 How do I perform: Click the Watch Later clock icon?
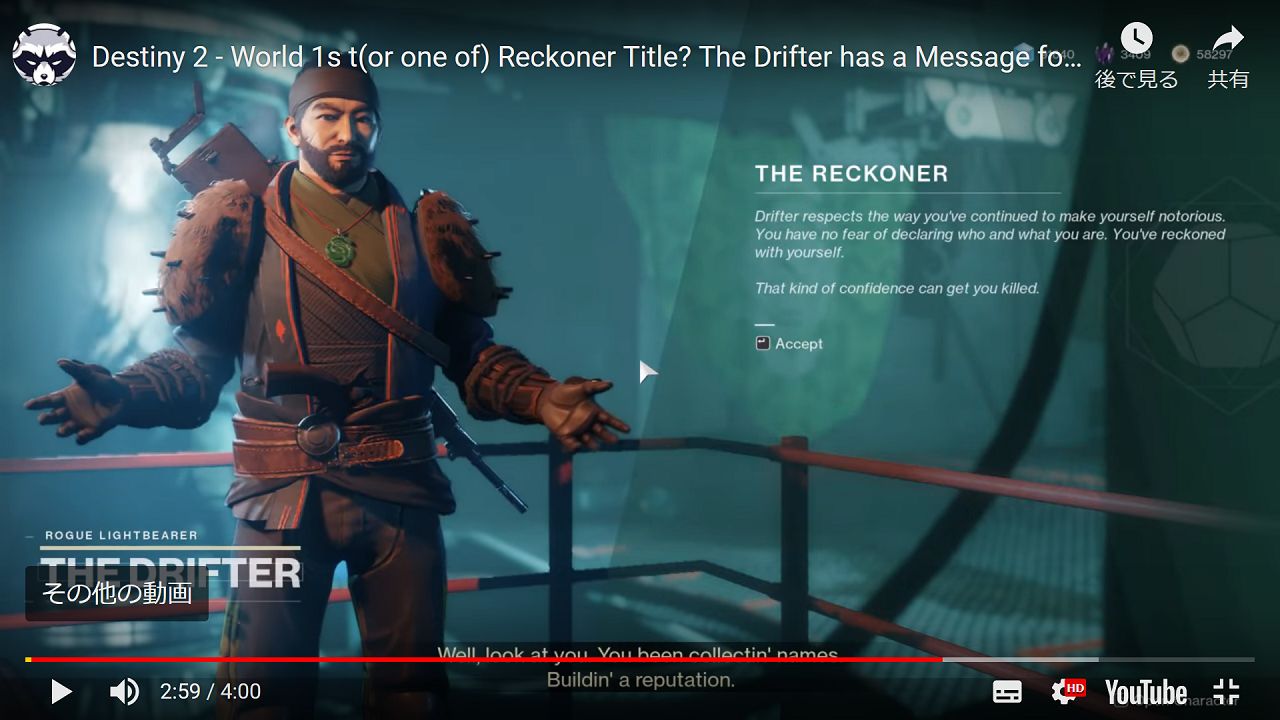click(x=1137, y=38)
